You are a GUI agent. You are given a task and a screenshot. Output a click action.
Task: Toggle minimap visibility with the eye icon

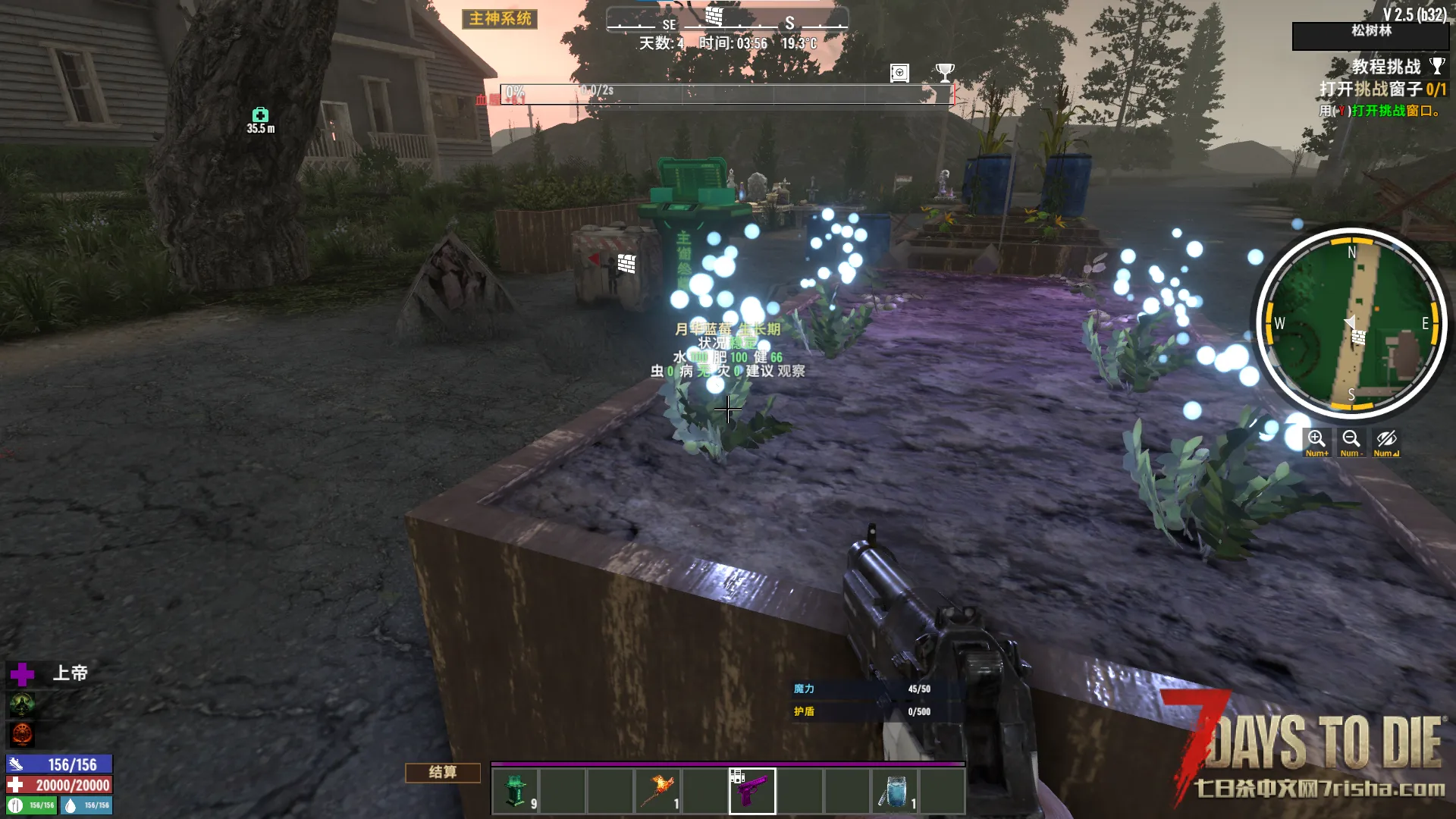point(1386,441)
